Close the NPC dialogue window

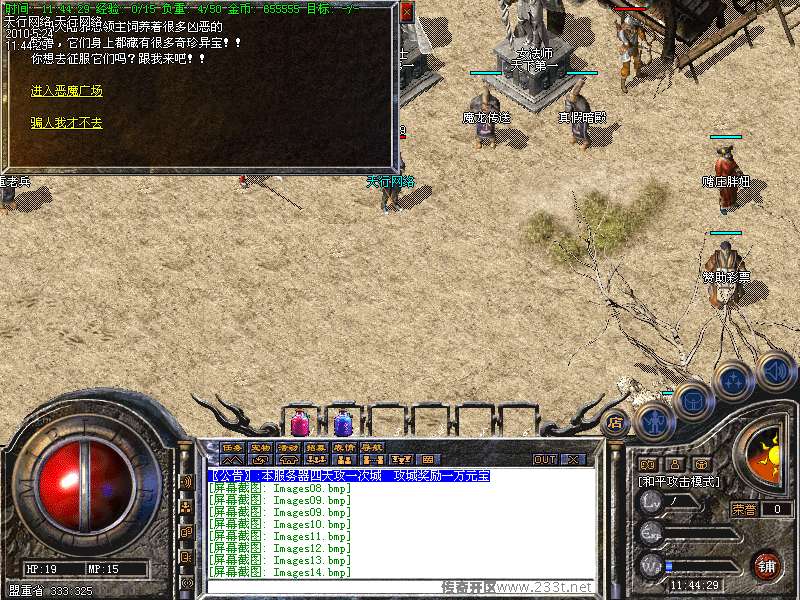tap(406, 13)
